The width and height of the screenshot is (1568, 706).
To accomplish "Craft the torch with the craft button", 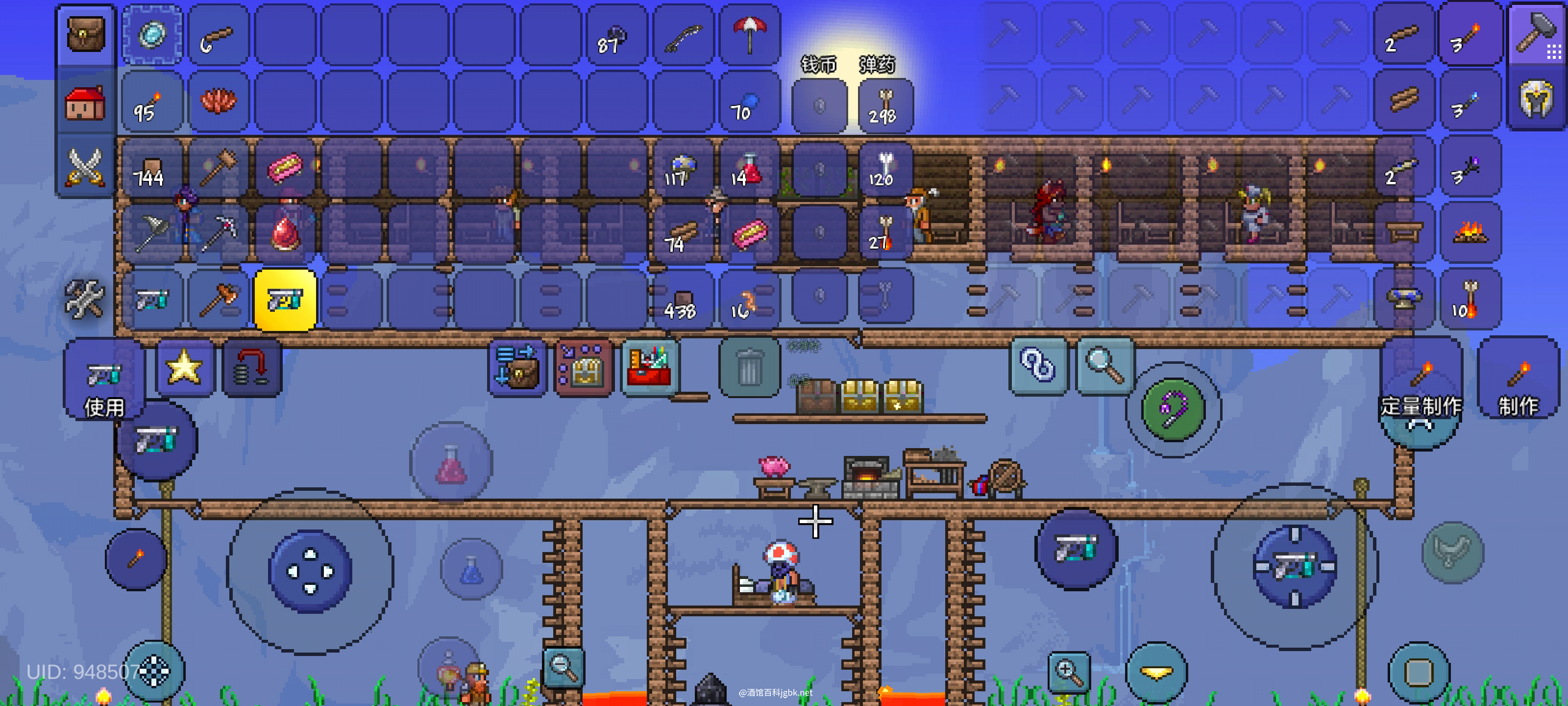I will [1518, 384].
